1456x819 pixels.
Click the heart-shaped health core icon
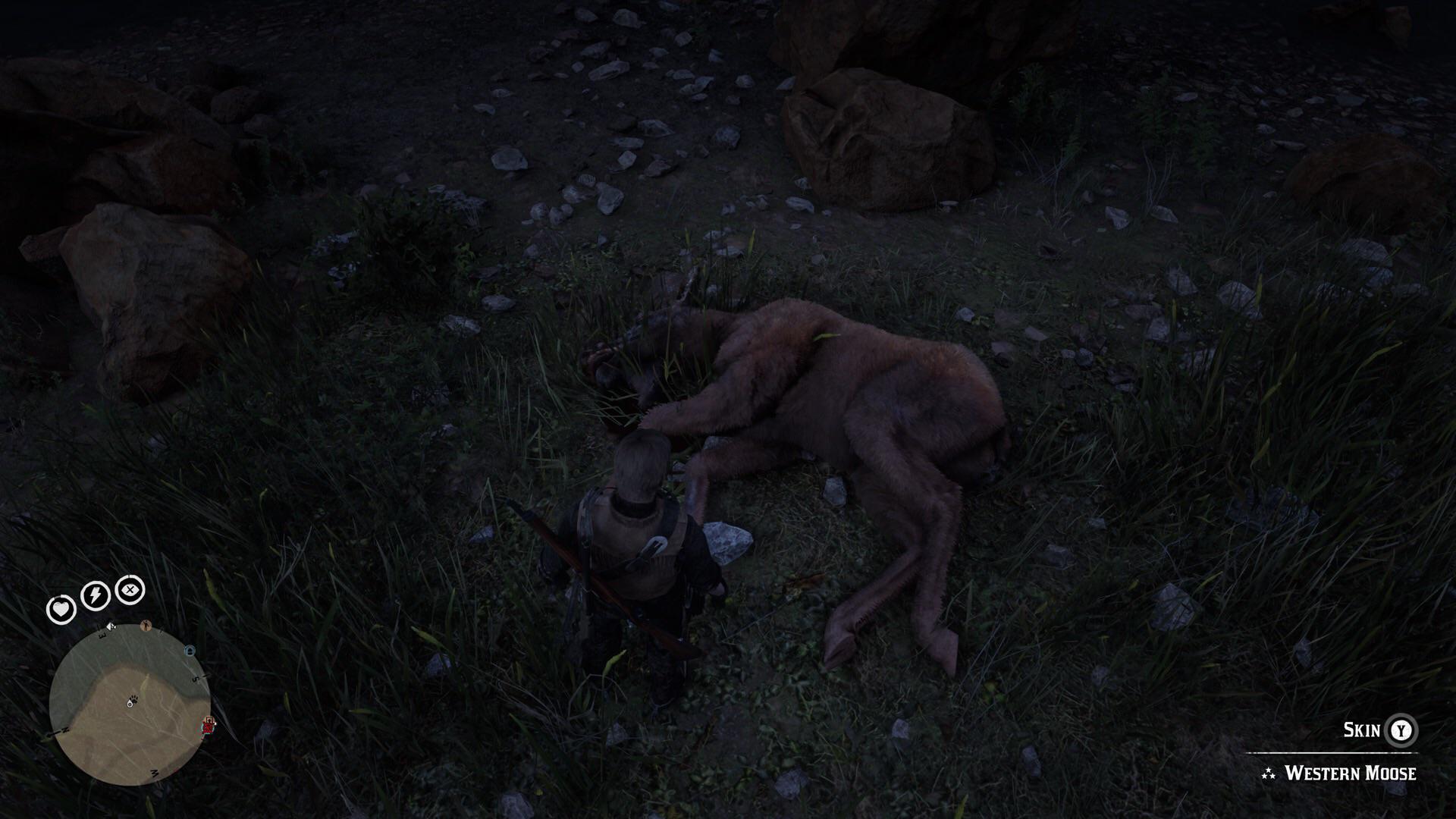tap(61, 610)
